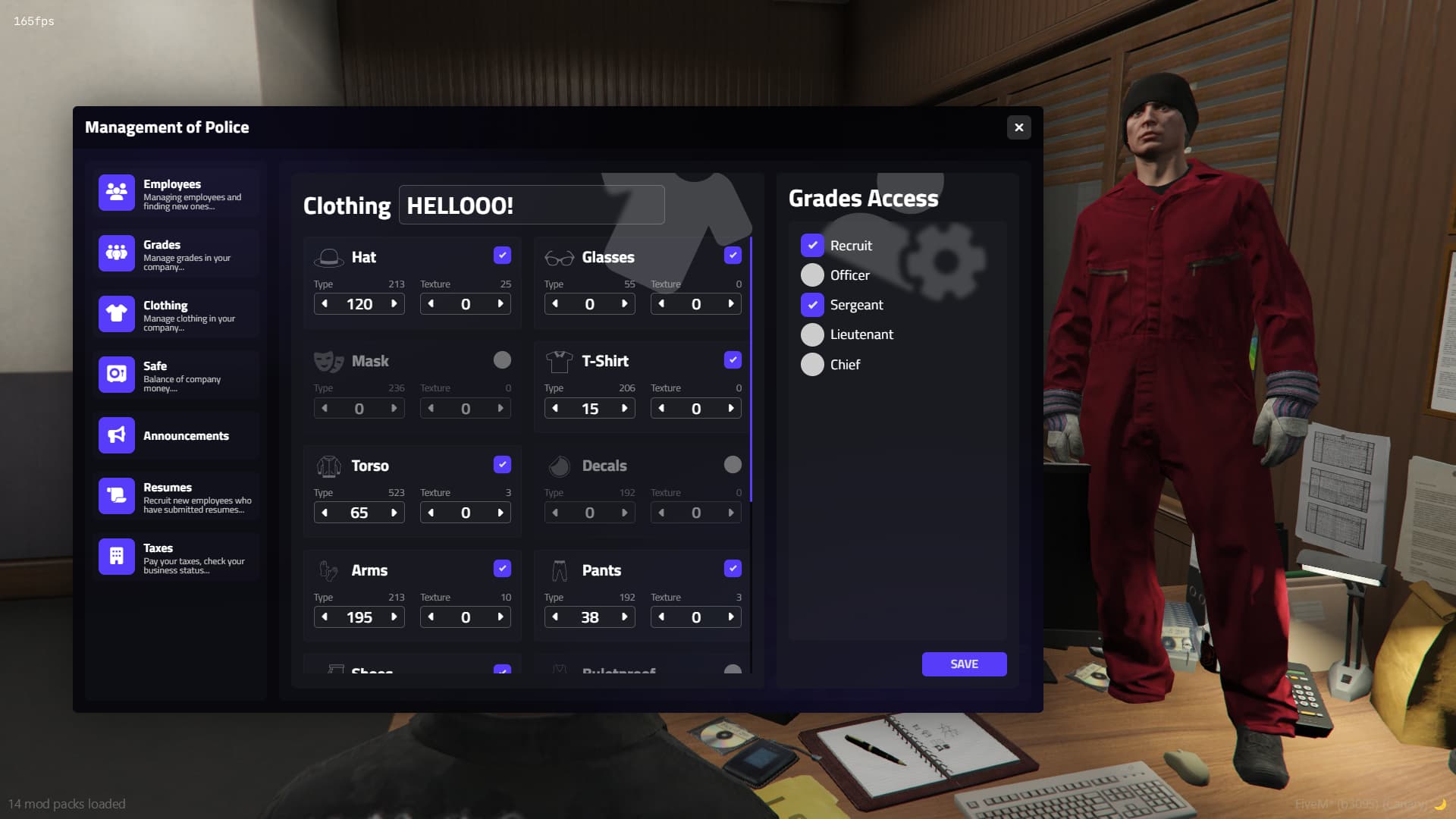Enable the Mask clothing toggle
This screenshot has width=1456, height=819.
click(503, 360)
